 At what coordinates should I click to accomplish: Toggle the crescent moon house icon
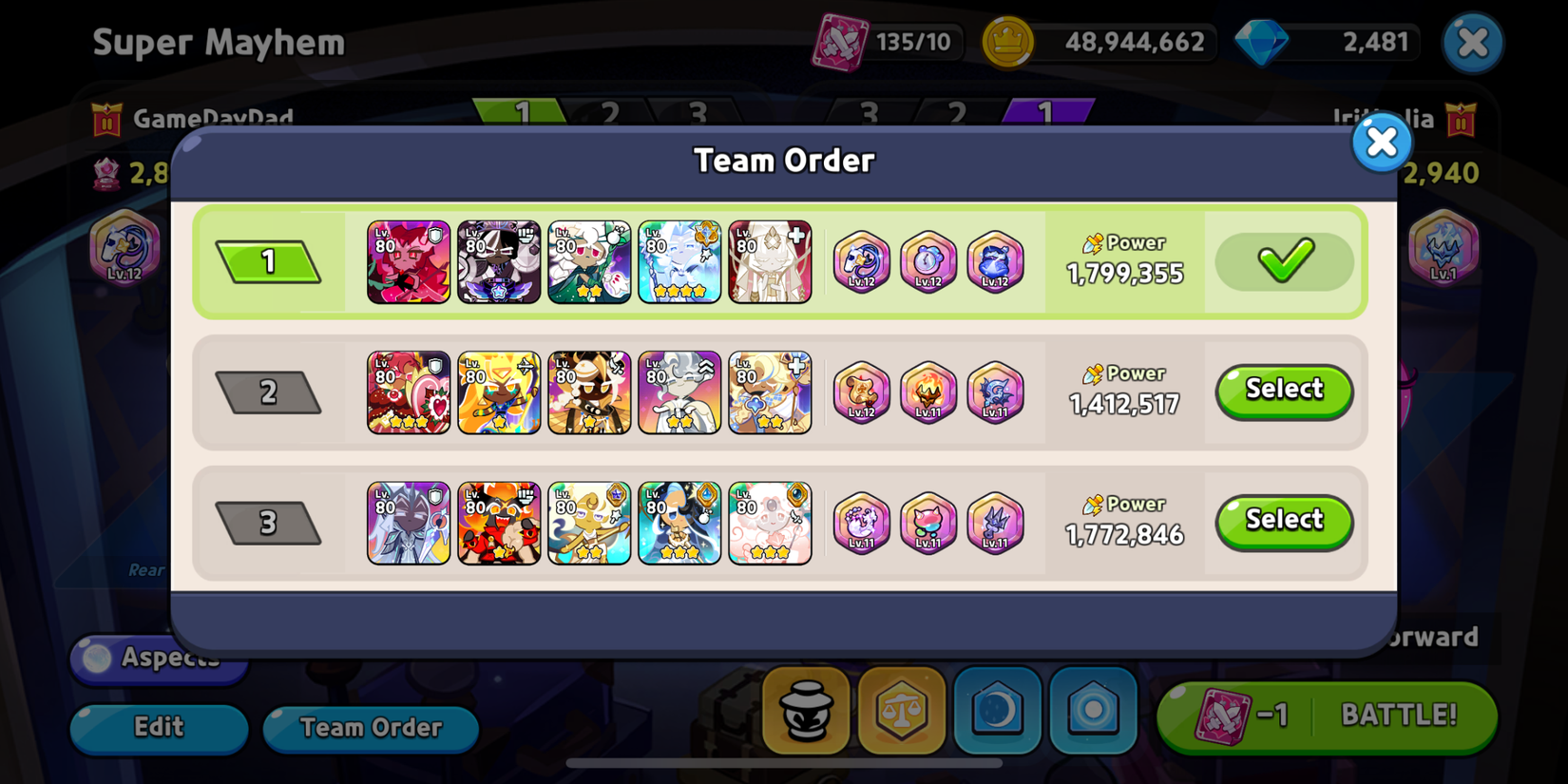[997, 710]
